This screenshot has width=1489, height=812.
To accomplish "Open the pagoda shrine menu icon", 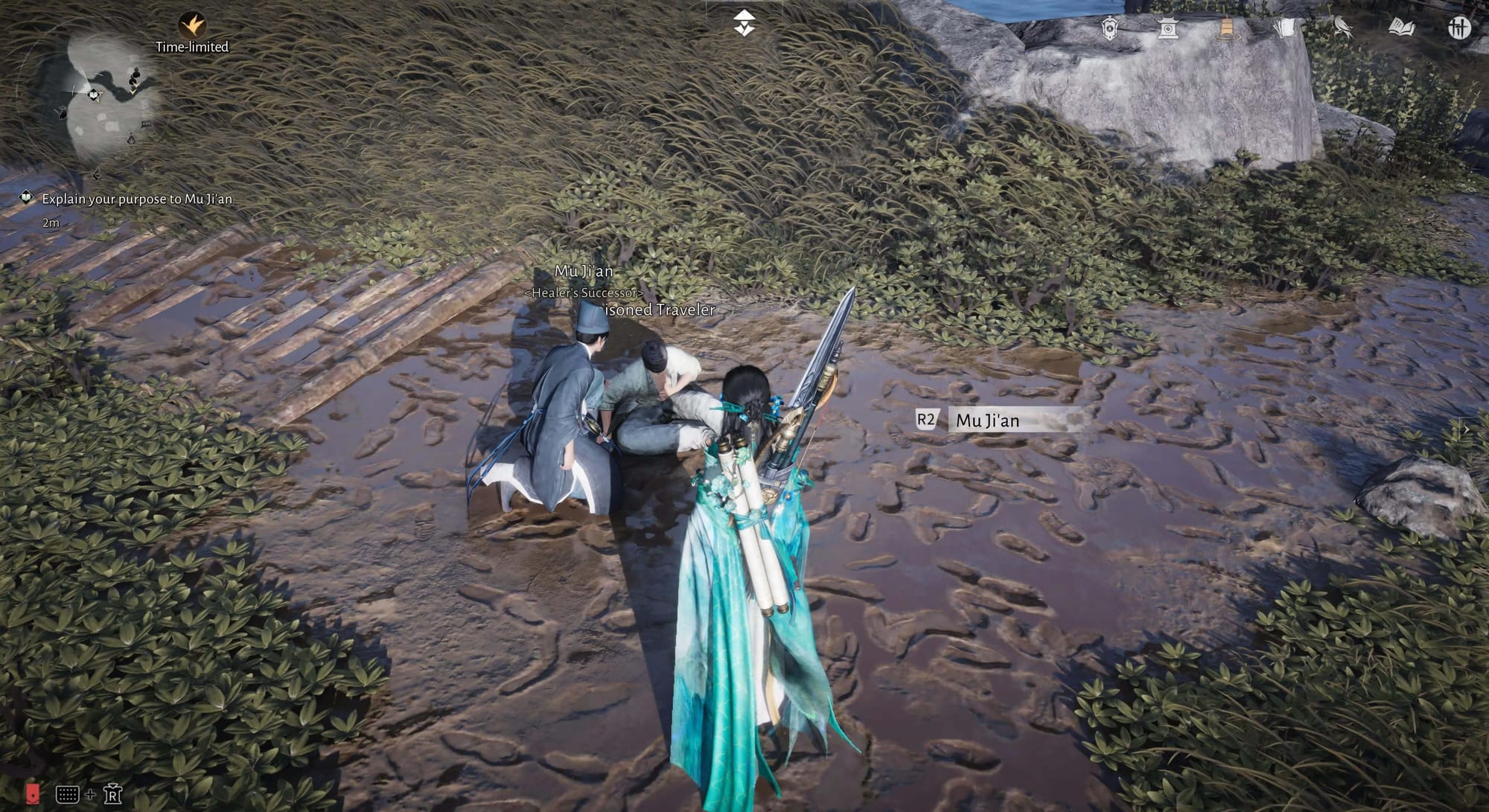I will click(1167, 28).
